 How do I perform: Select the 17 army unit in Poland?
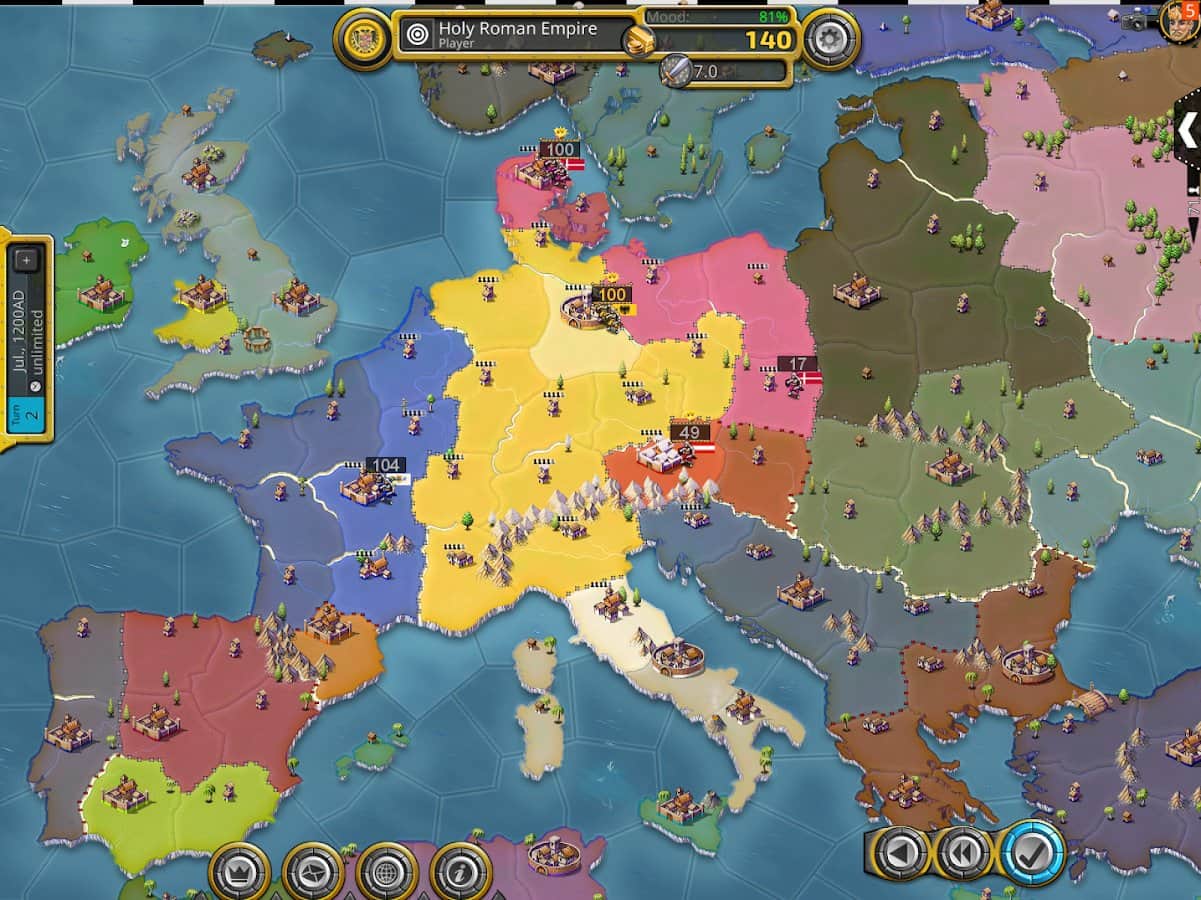797,365
